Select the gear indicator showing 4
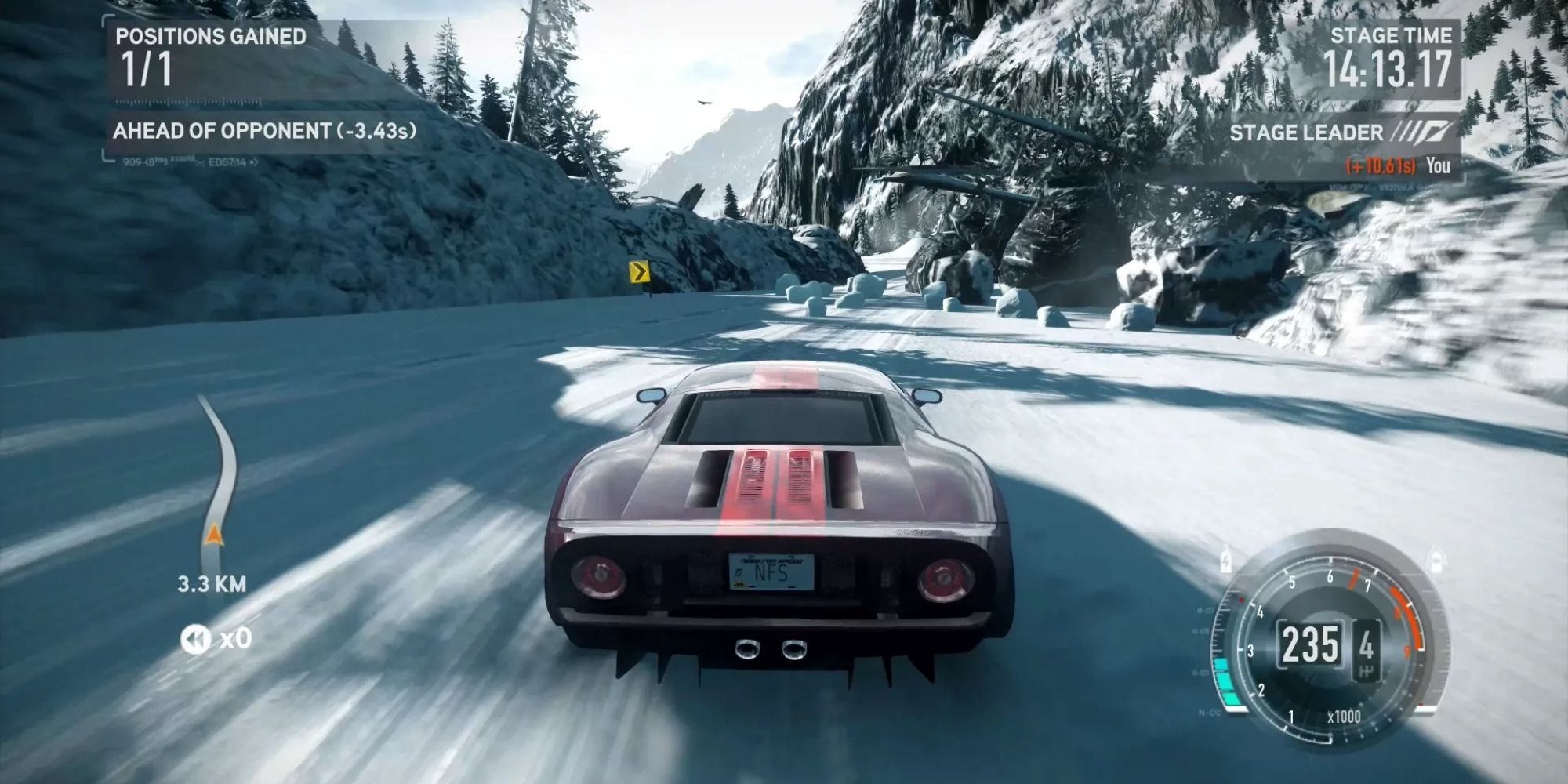 1367,641
